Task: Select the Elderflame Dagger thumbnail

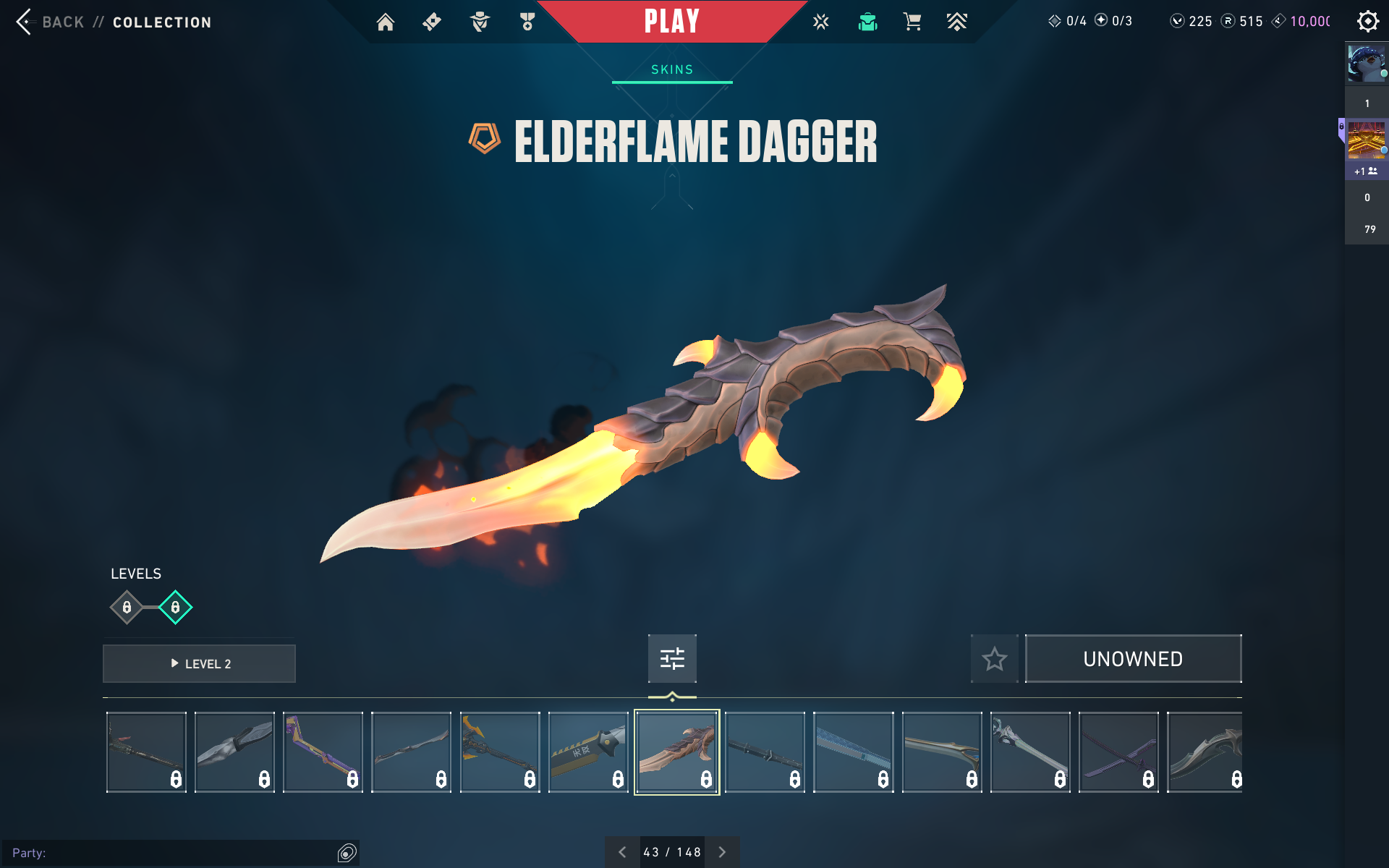Action: click(677, 752)
